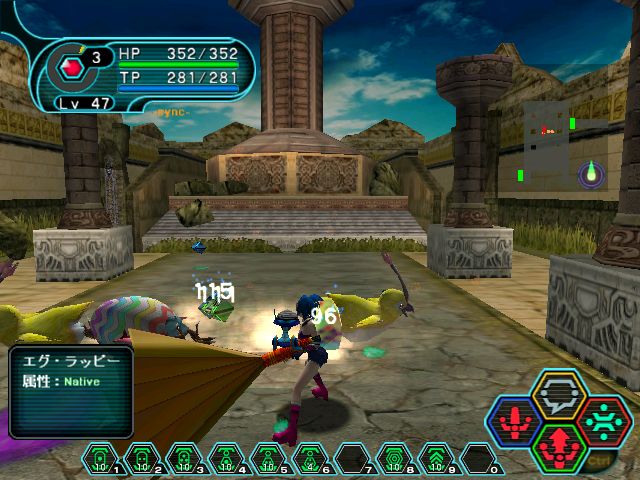The width and height of the screenshot is (640, 480).
Task: Select the red-bordered teal action icon
Action: pos(603,421)
